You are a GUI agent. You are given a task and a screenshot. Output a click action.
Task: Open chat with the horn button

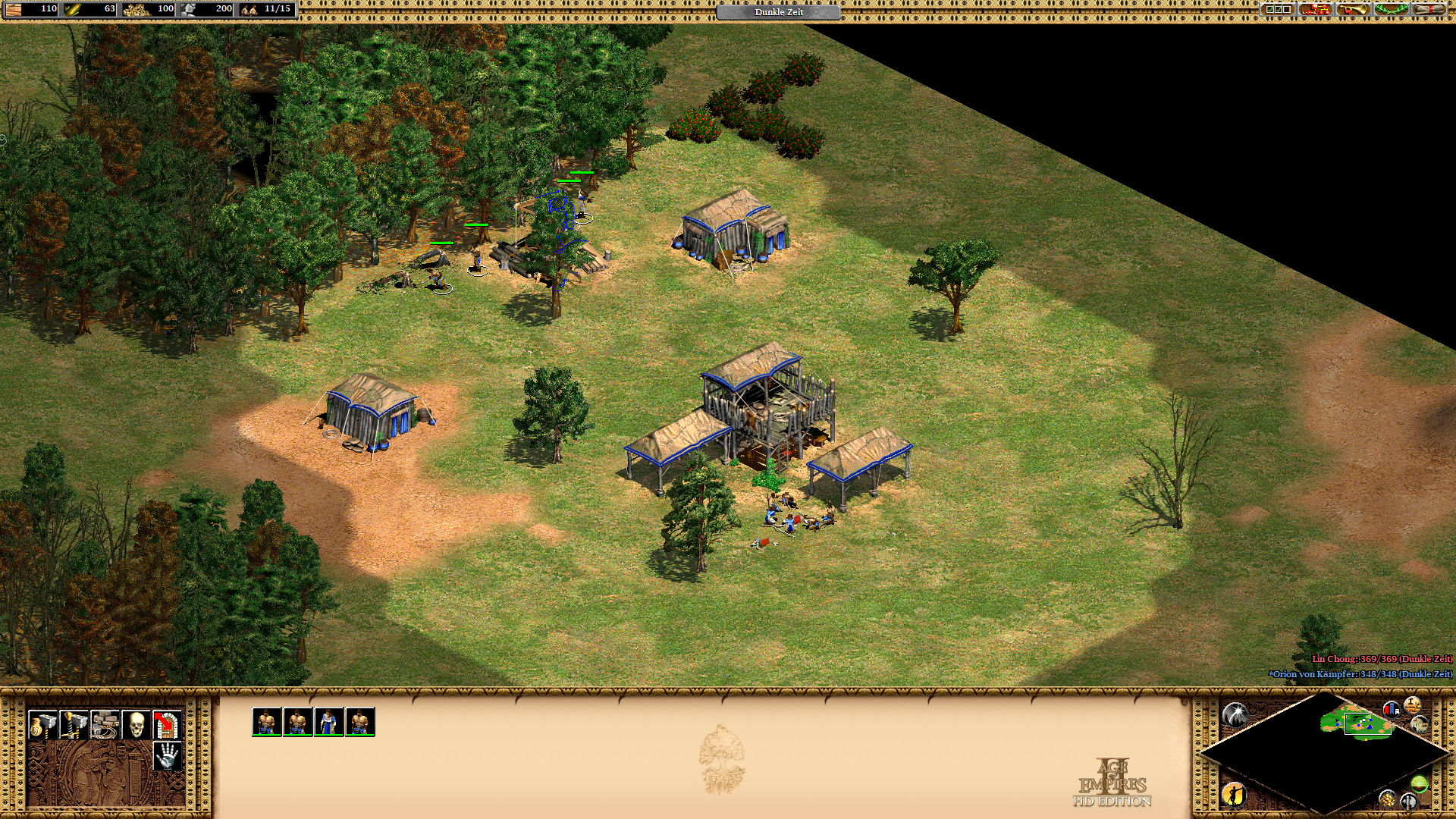coord(1353,10)
